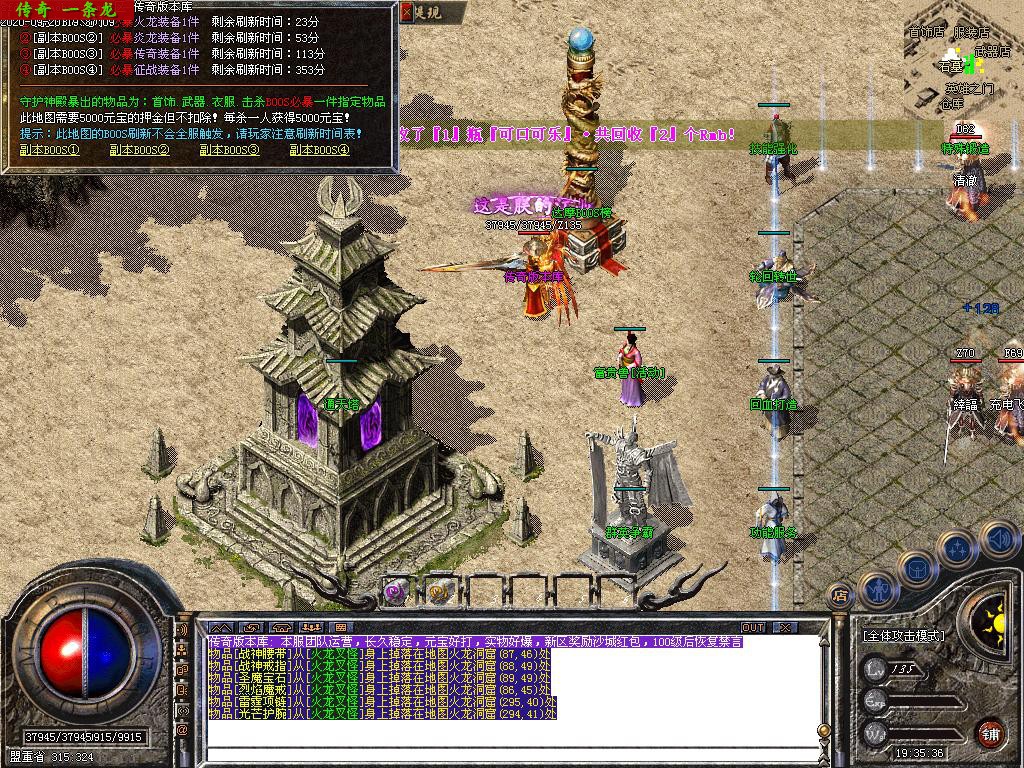Open the bag round button
This screenshot has height=768, width=1024.
pyautogui.click(x=917, y=567)
